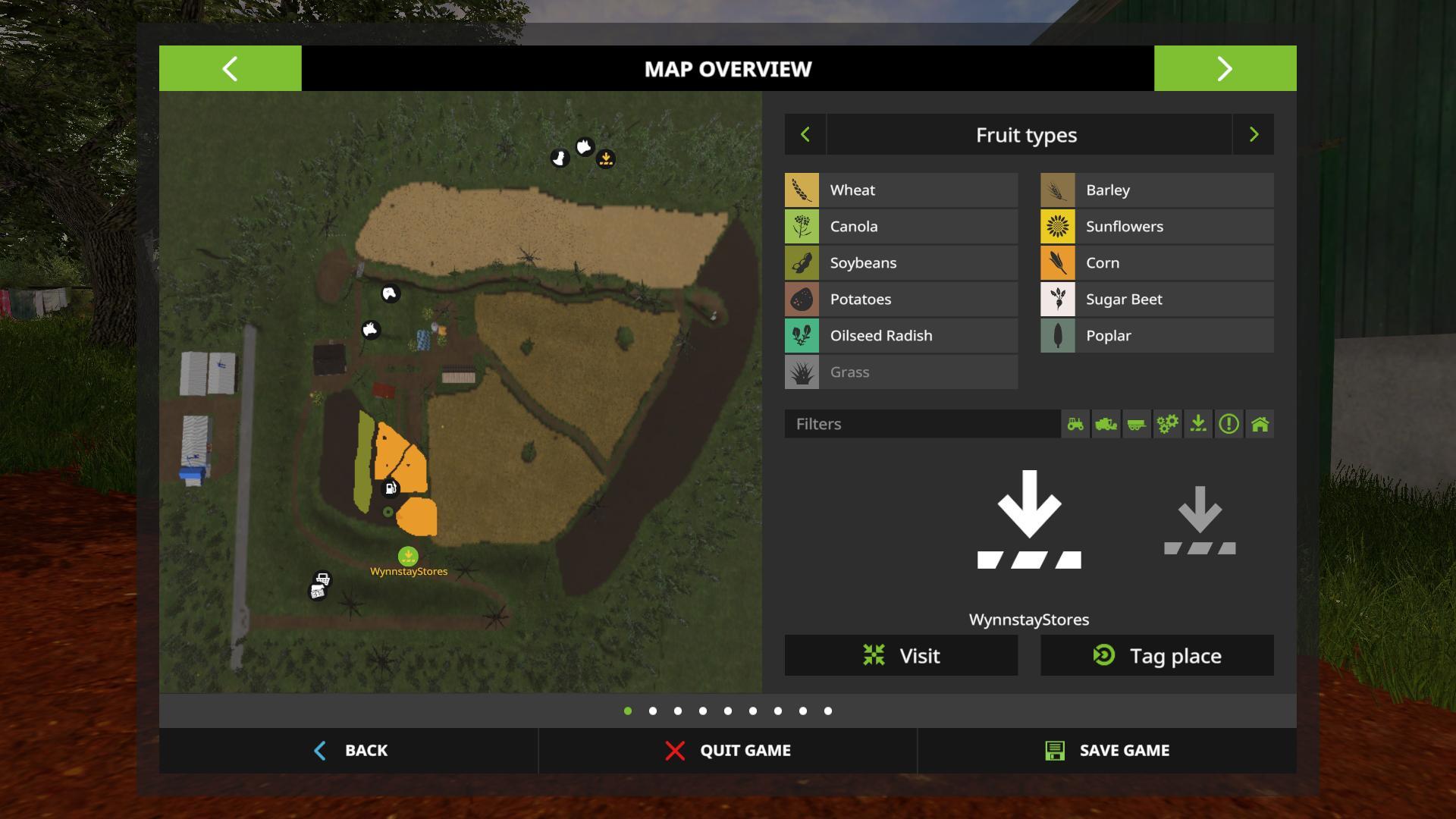Select Sunflowers in the legend
Screen dimensions: 1456x819
click(1156, 226)
